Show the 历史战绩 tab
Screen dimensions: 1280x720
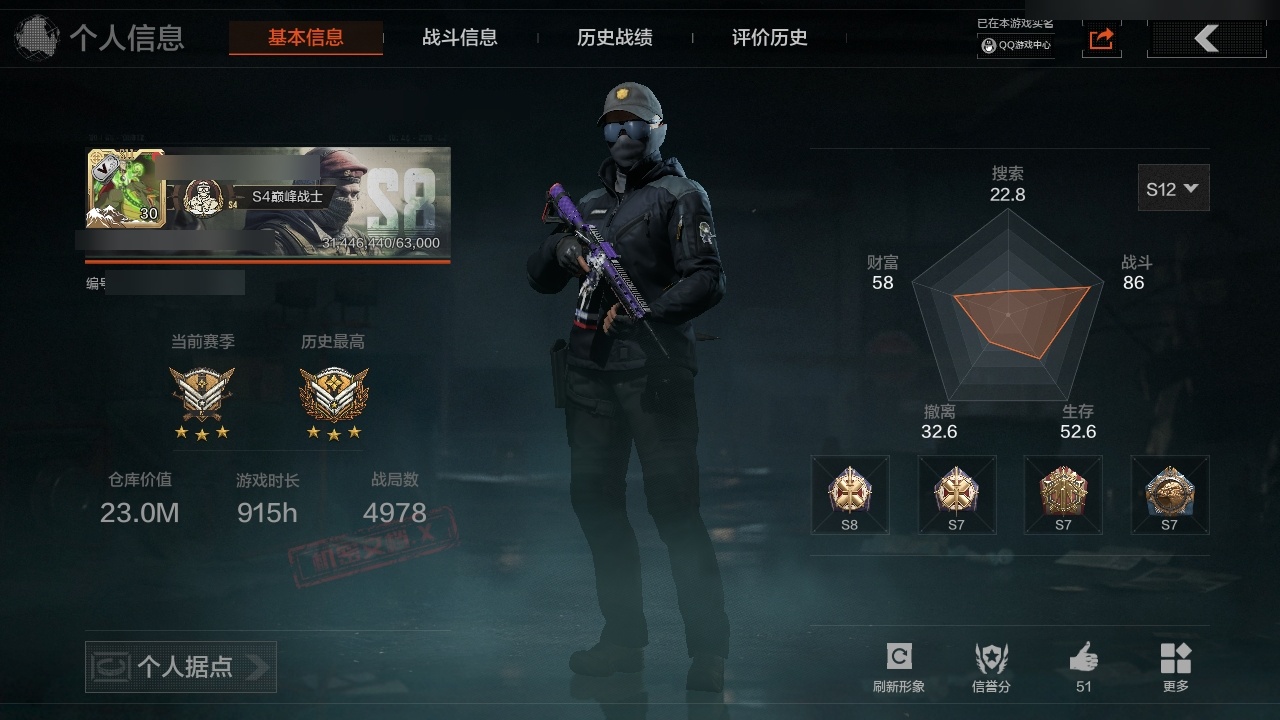click(x=614, y=38)
